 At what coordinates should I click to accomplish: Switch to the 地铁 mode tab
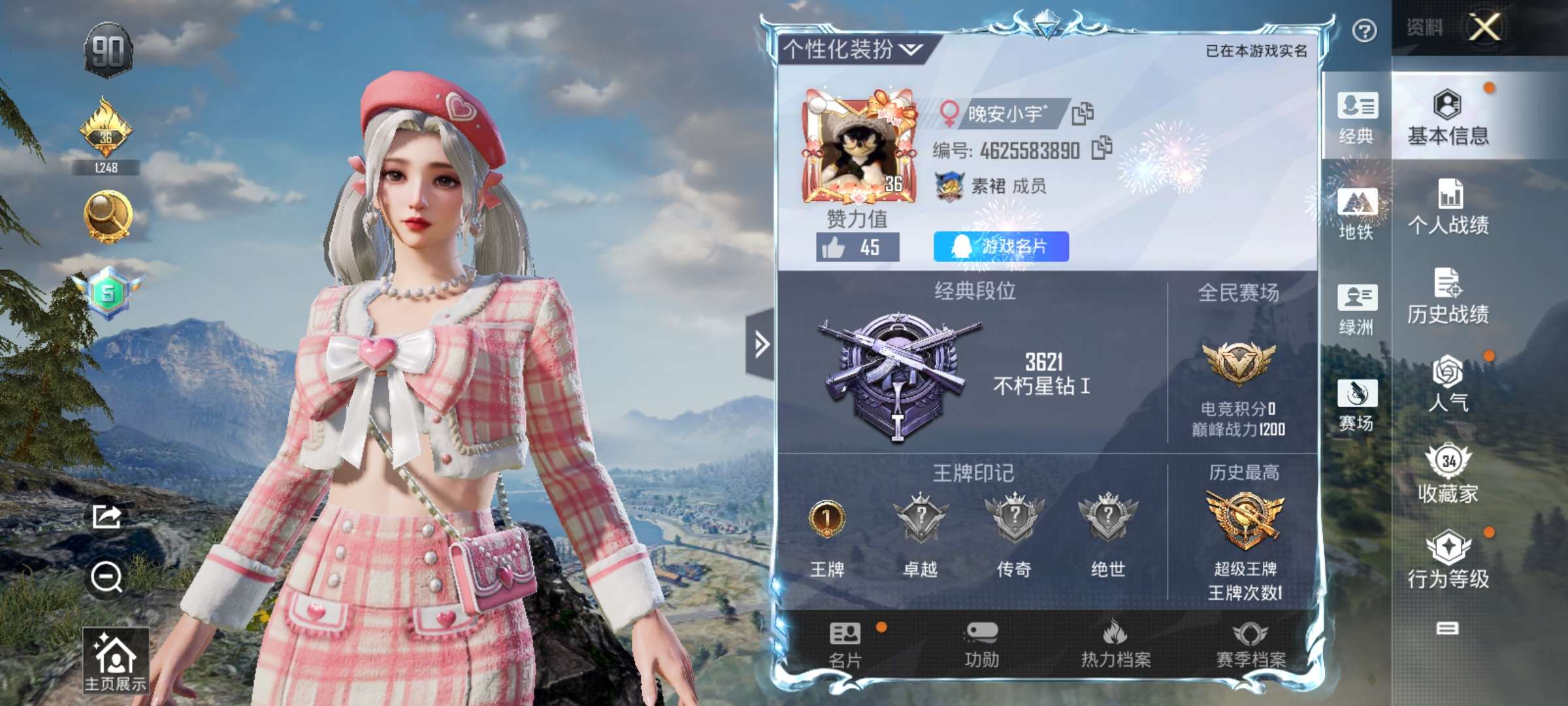(x=1357, y=214)
